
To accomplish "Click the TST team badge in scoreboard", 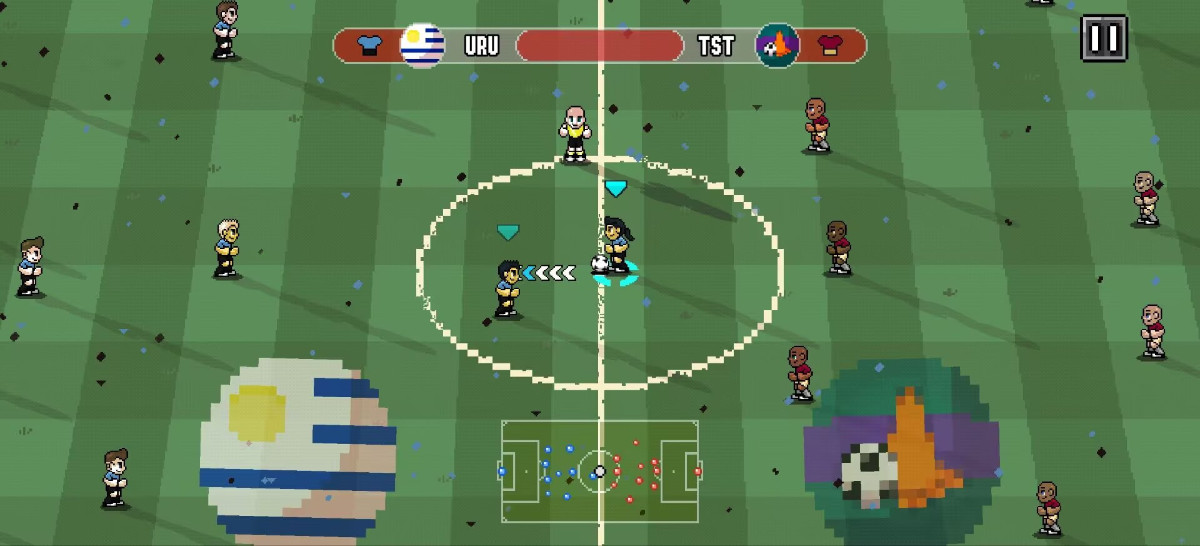I will 777,45.
